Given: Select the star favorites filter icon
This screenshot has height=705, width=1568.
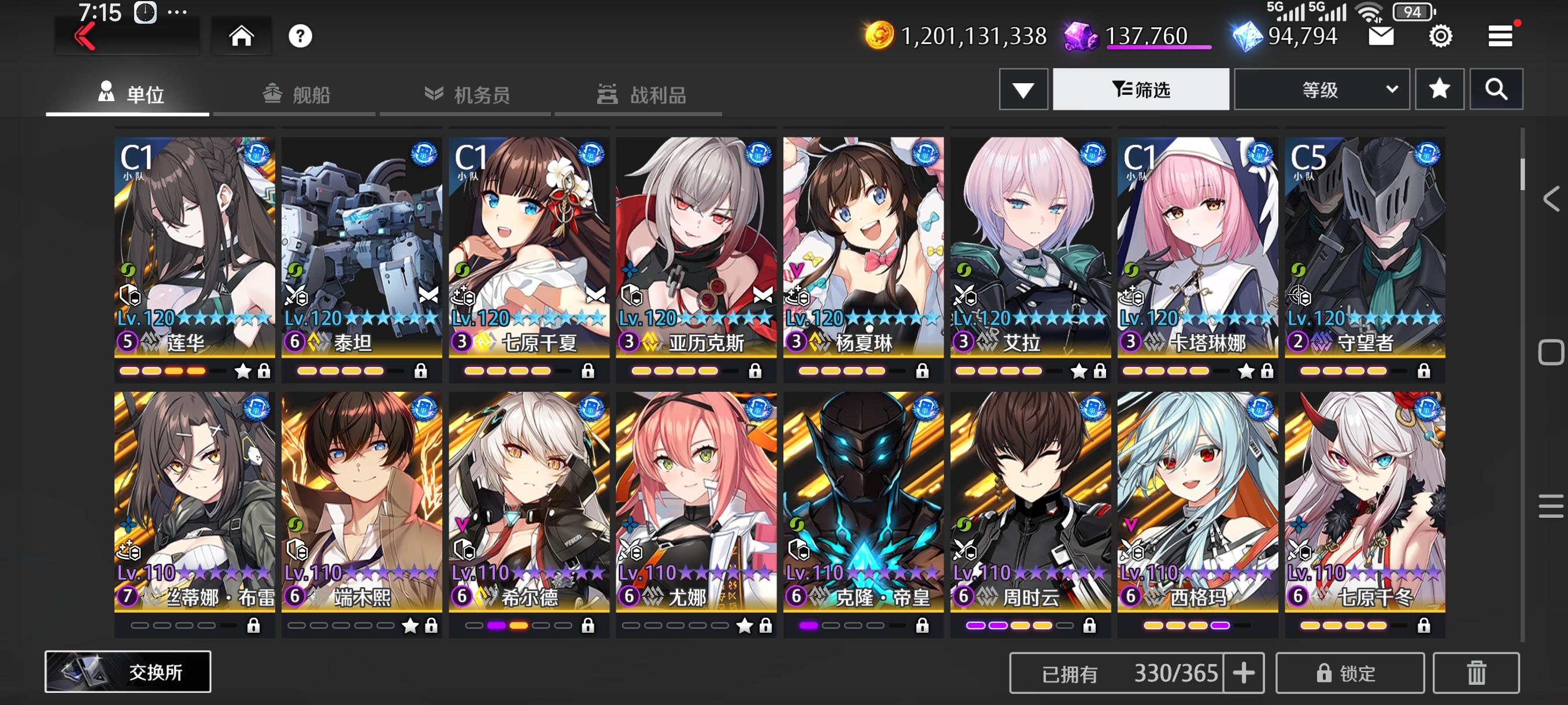Looking at the screenshot, I should click(x=1439, y=89).
